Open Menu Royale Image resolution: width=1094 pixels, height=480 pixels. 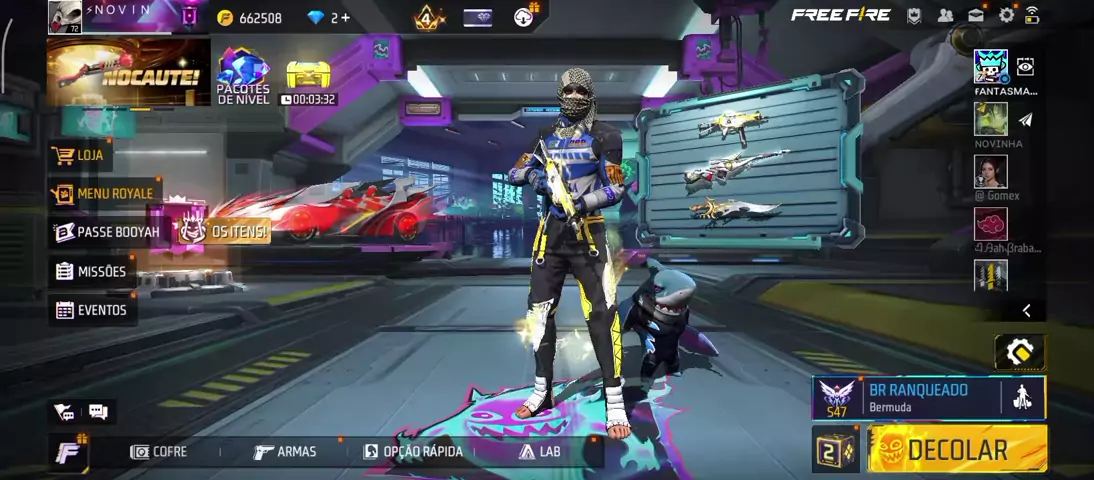pyautogui.click(x=105, y=193)
